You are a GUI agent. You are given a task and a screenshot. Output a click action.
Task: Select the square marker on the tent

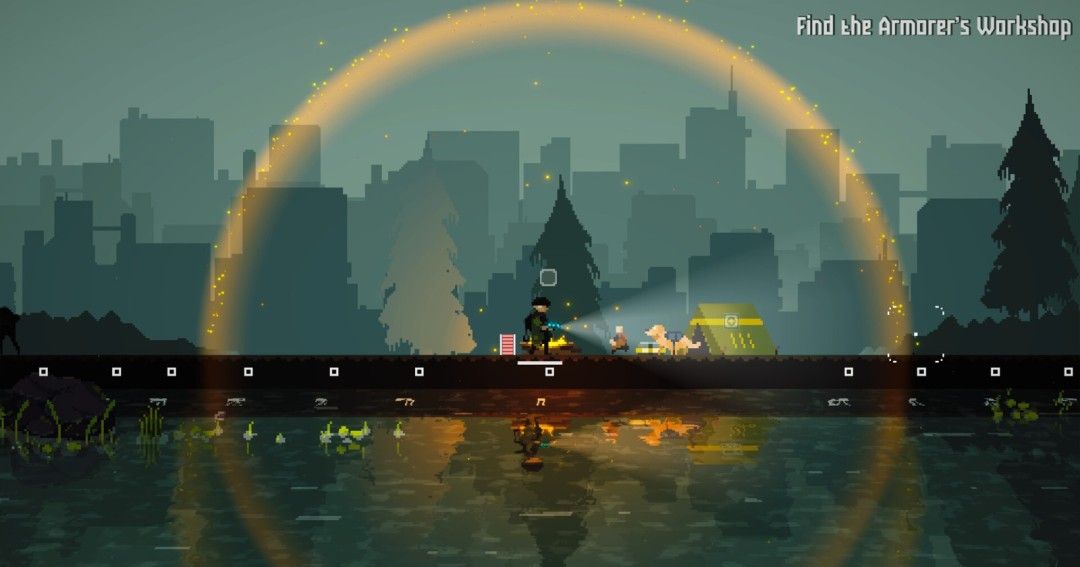731,321
